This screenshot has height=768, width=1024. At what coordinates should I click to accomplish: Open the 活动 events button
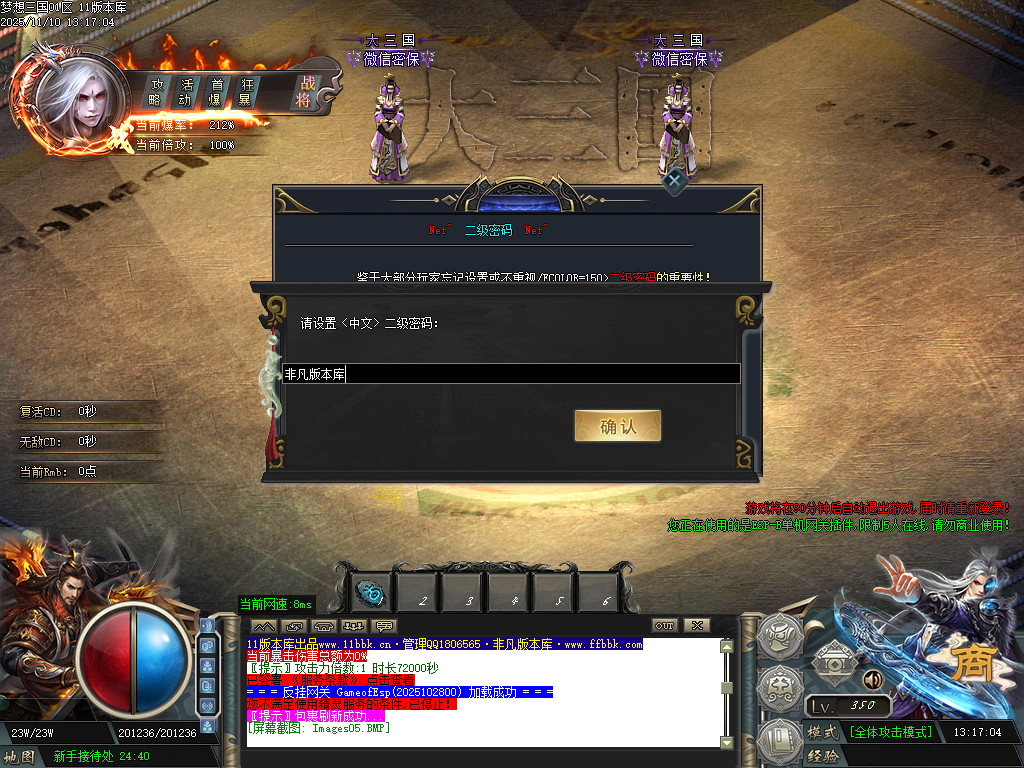pos(185,91)
